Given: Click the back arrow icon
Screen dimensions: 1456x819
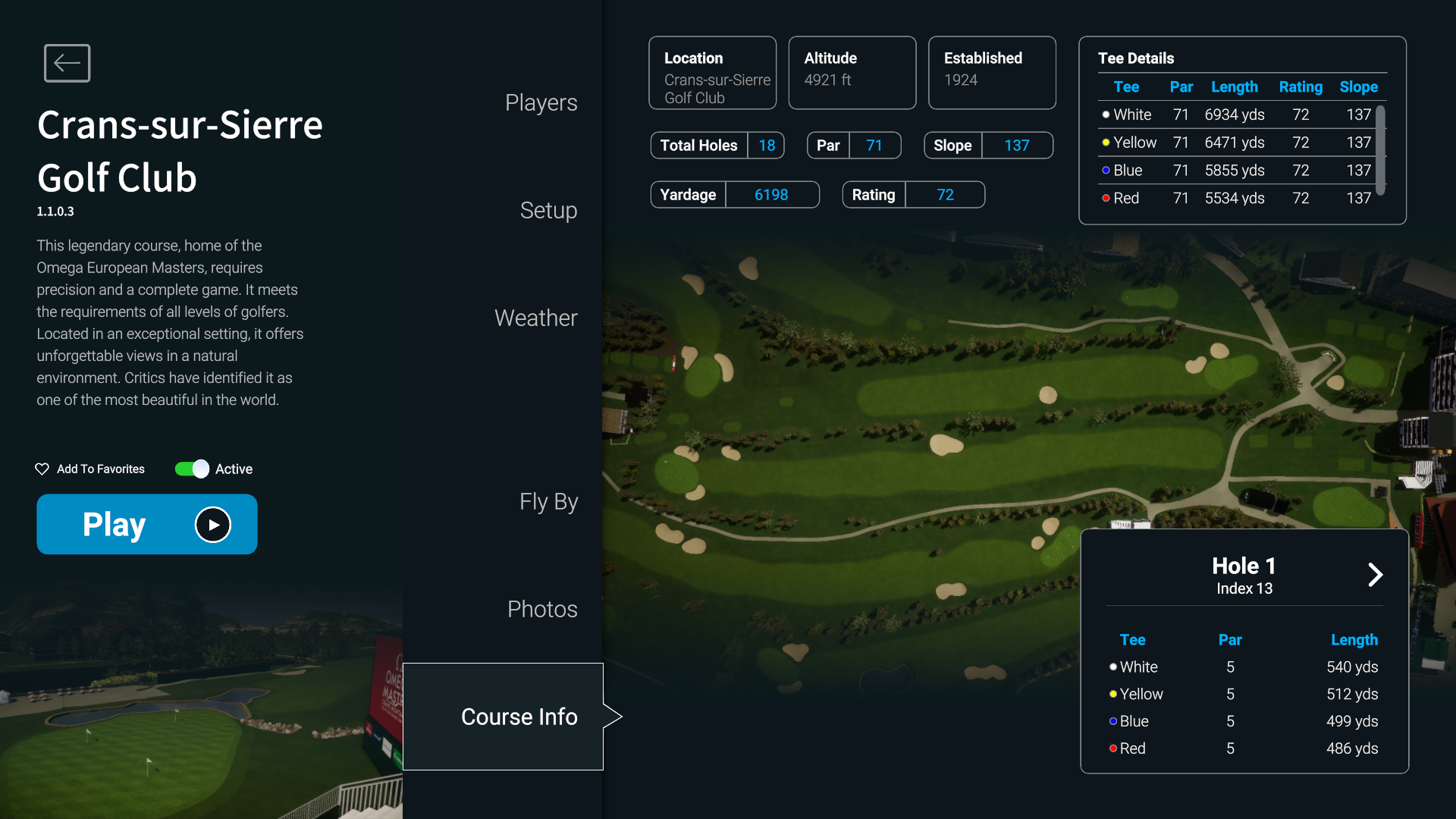Looking at the screenshot, I should click(67, 63).
